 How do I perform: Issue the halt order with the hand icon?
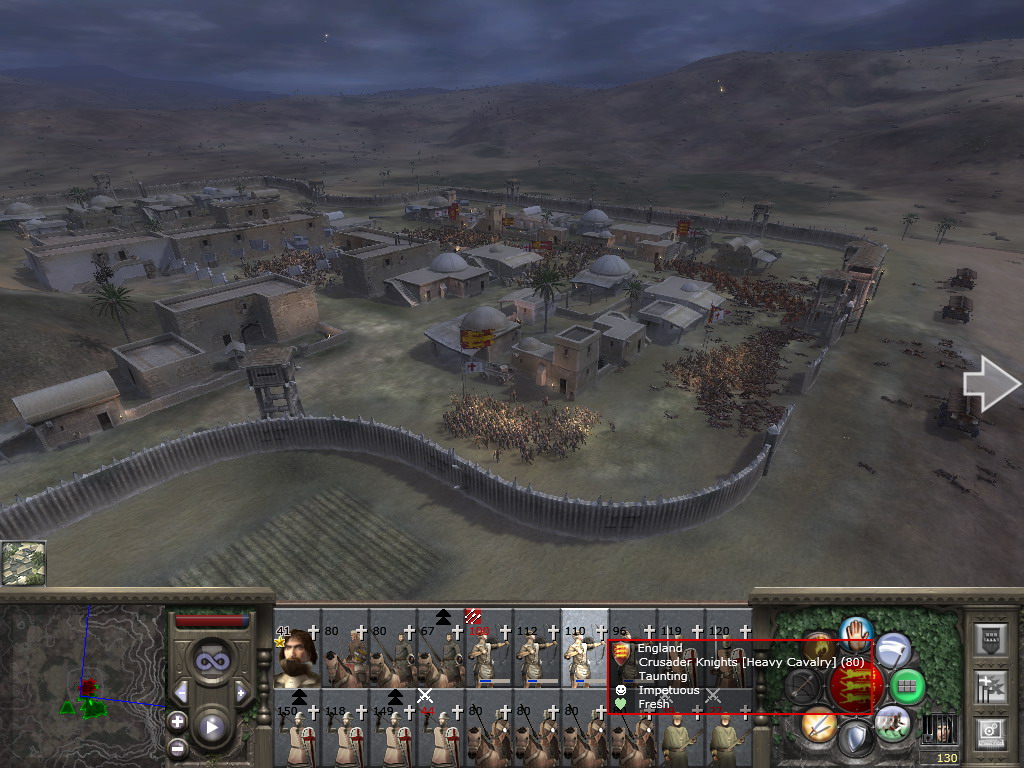pos(857,632)
